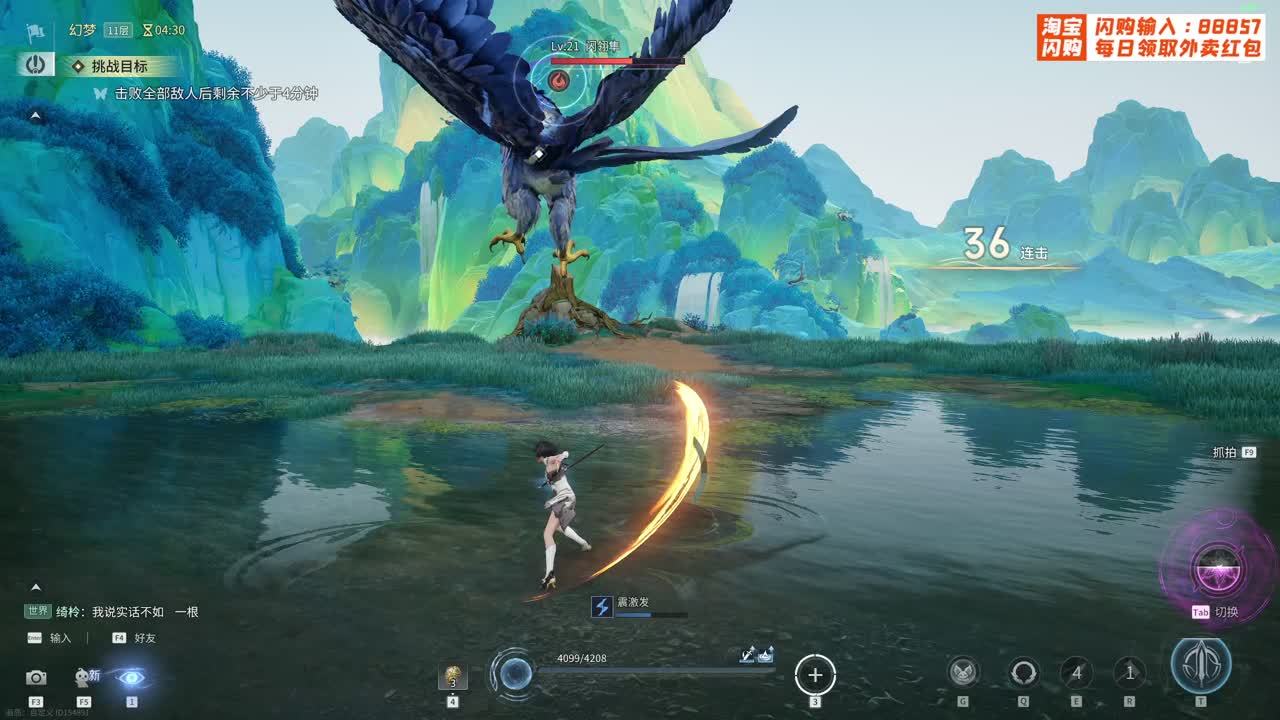Viewport: 1280px width, 720px height.
Task: Activate the glowing blue eye skill
Action: 130,677
